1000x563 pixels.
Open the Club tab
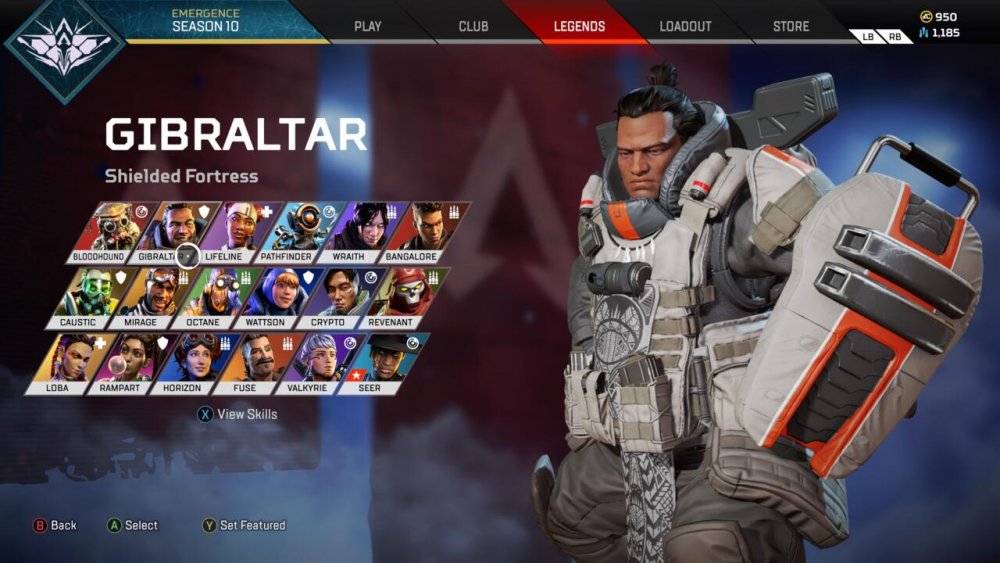(x=473, y=26)
